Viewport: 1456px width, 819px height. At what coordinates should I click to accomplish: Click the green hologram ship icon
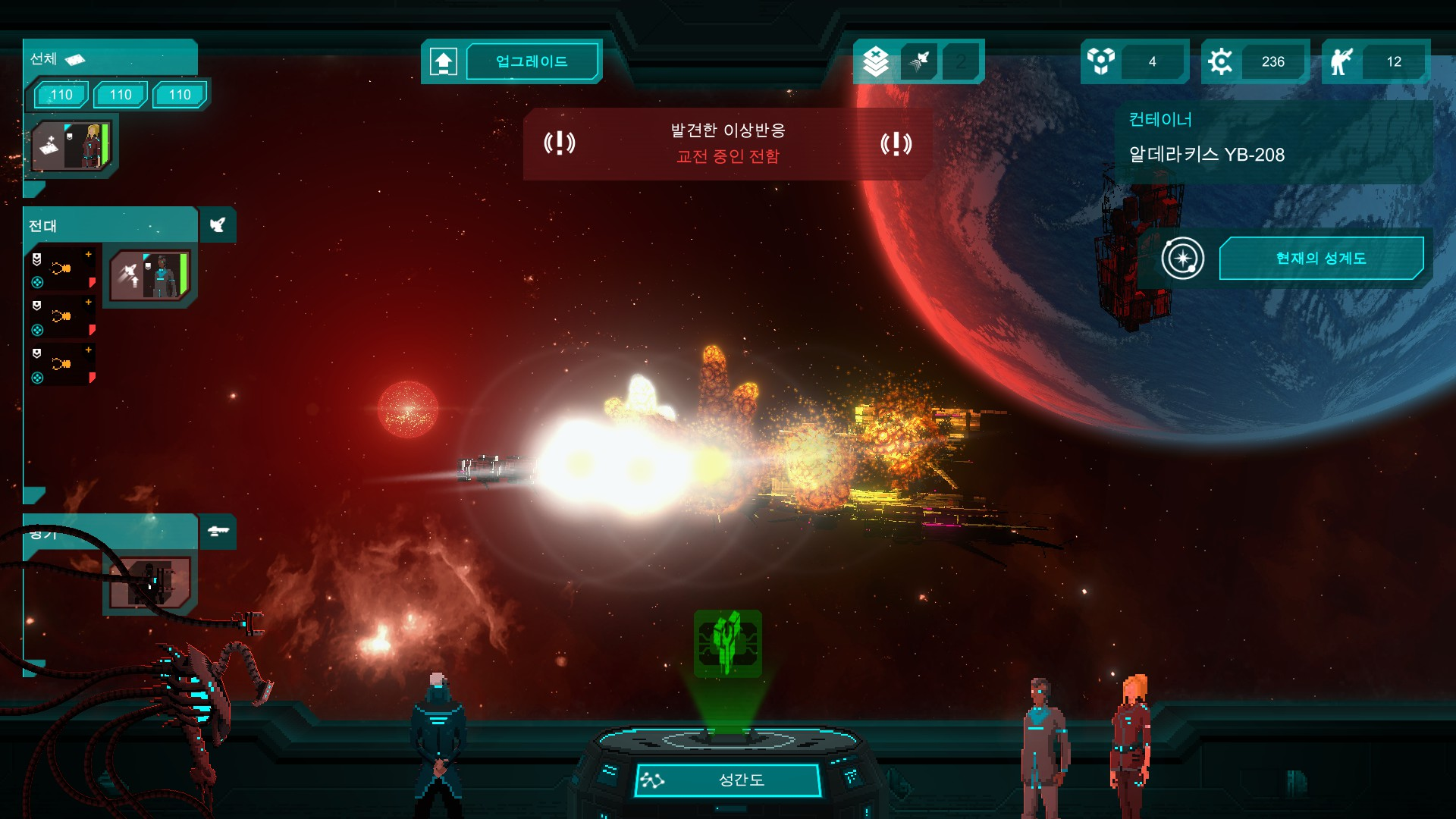[x=727, y=643]
